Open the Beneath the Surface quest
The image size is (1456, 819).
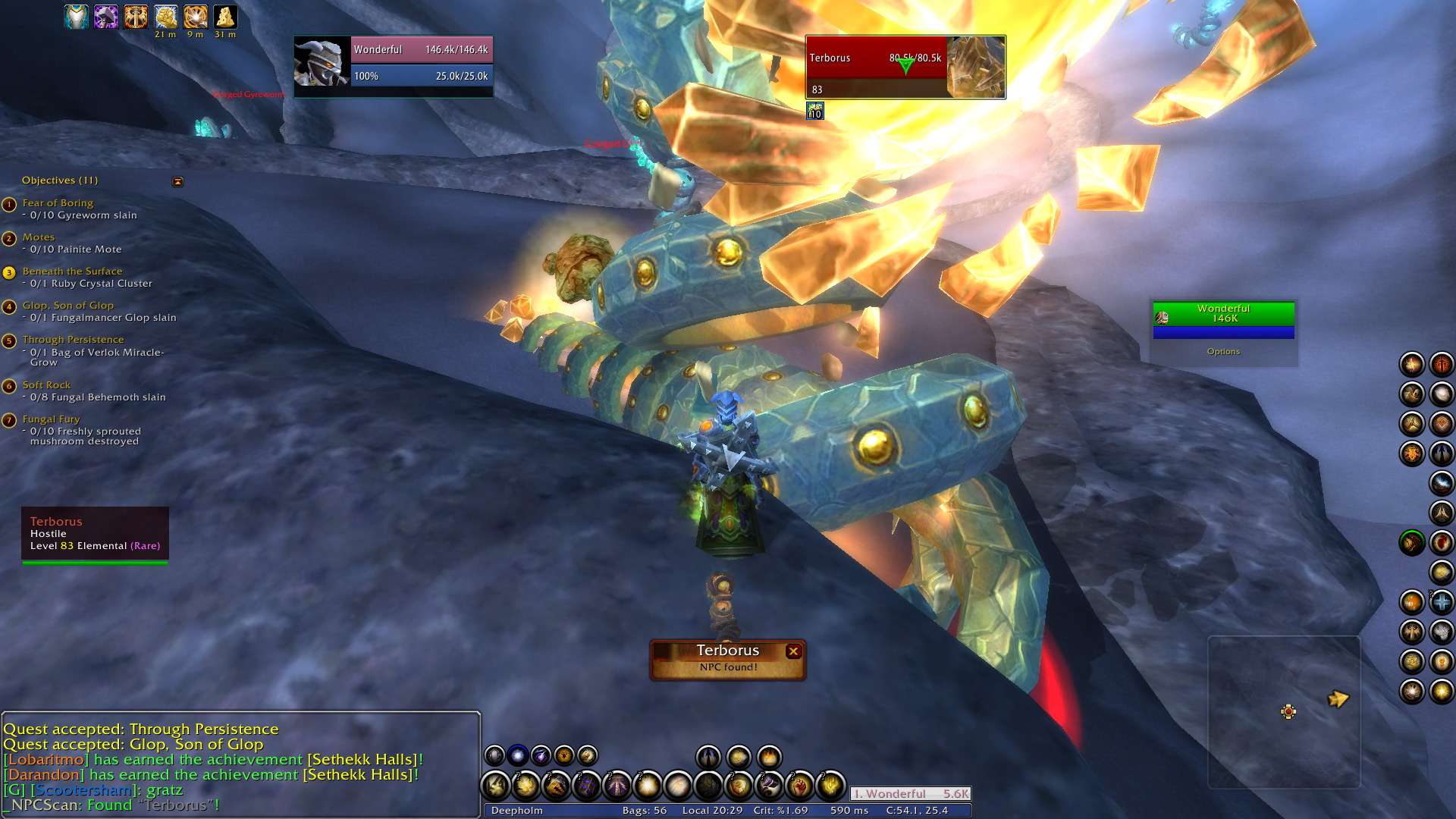coord(72,271)
